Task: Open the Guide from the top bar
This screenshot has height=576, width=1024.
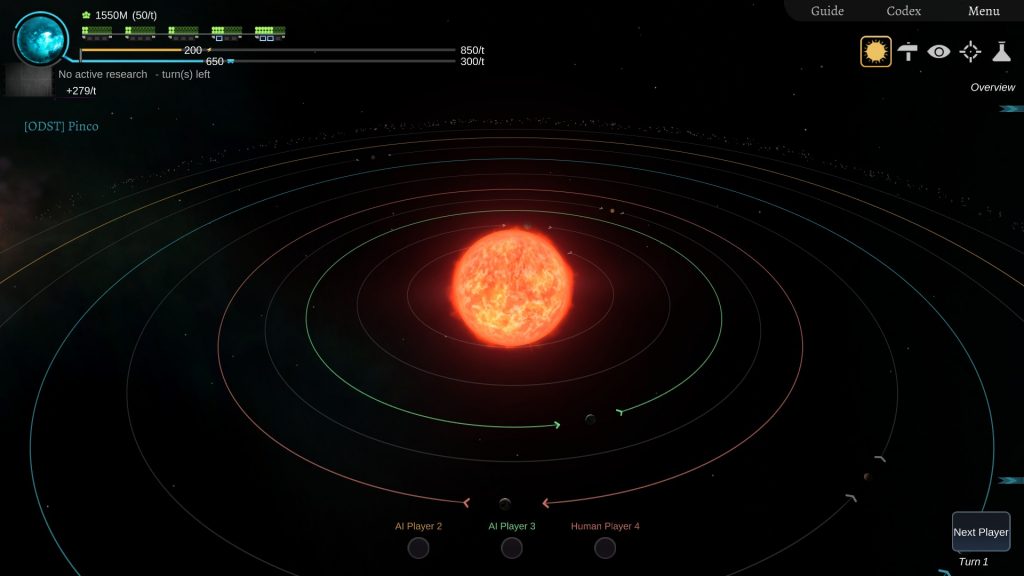Action: pos(827,11)
